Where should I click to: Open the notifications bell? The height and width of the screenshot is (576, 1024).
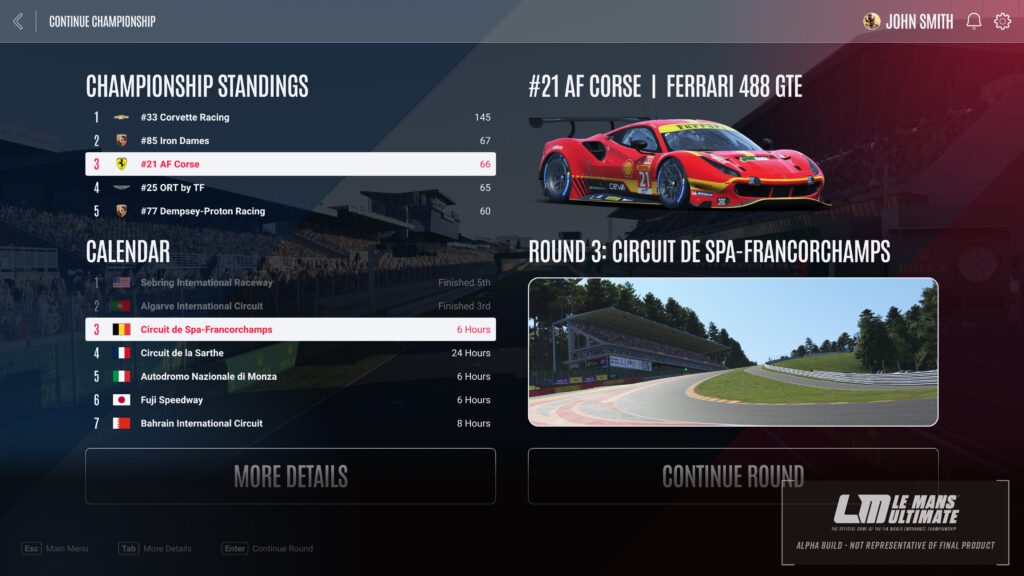973,21
